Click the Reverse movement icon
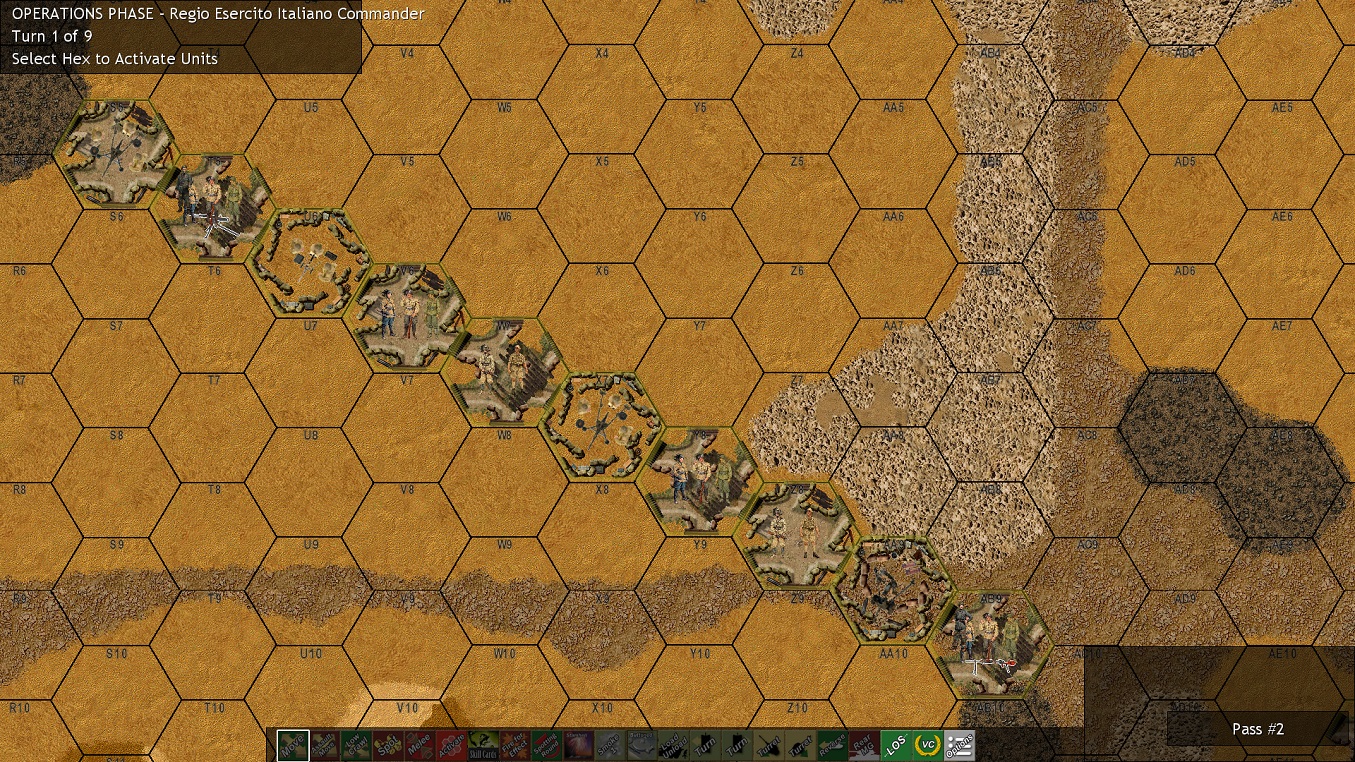Screen dimensions: 1355x762 coord(832,744)
